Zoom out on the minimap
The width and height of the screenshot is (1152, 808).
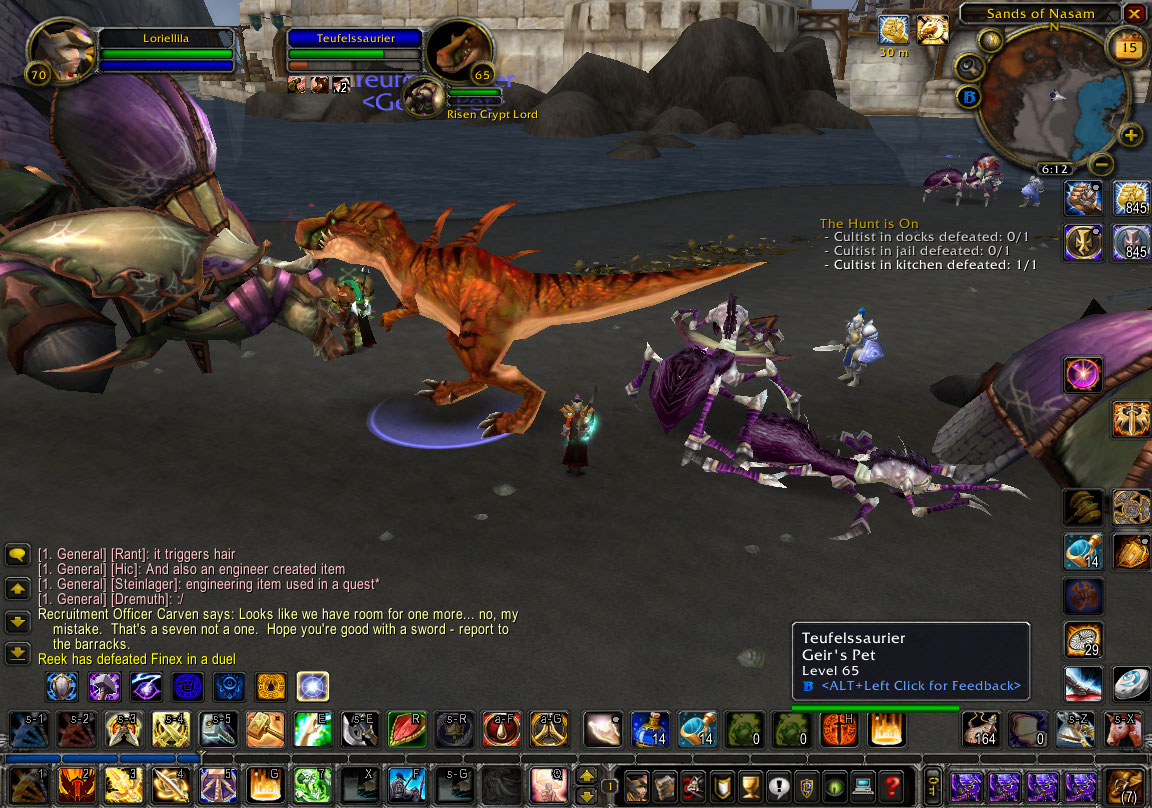tap(1101, 163)
